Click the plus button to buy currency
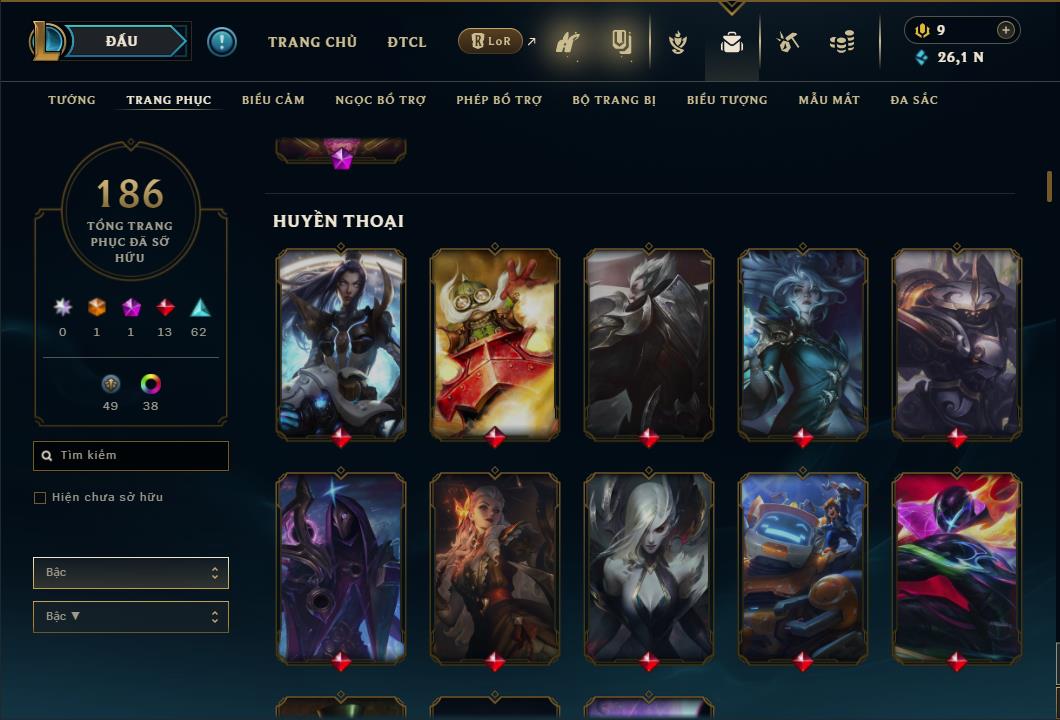Screen dimensions: 1060x720 (x=1006, y=30)
